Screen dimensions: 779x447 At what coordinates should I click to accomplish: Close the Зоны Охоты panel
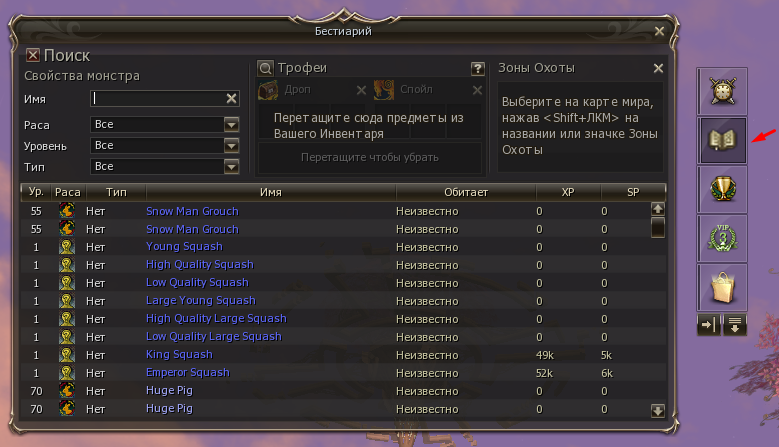click(658, 68)
